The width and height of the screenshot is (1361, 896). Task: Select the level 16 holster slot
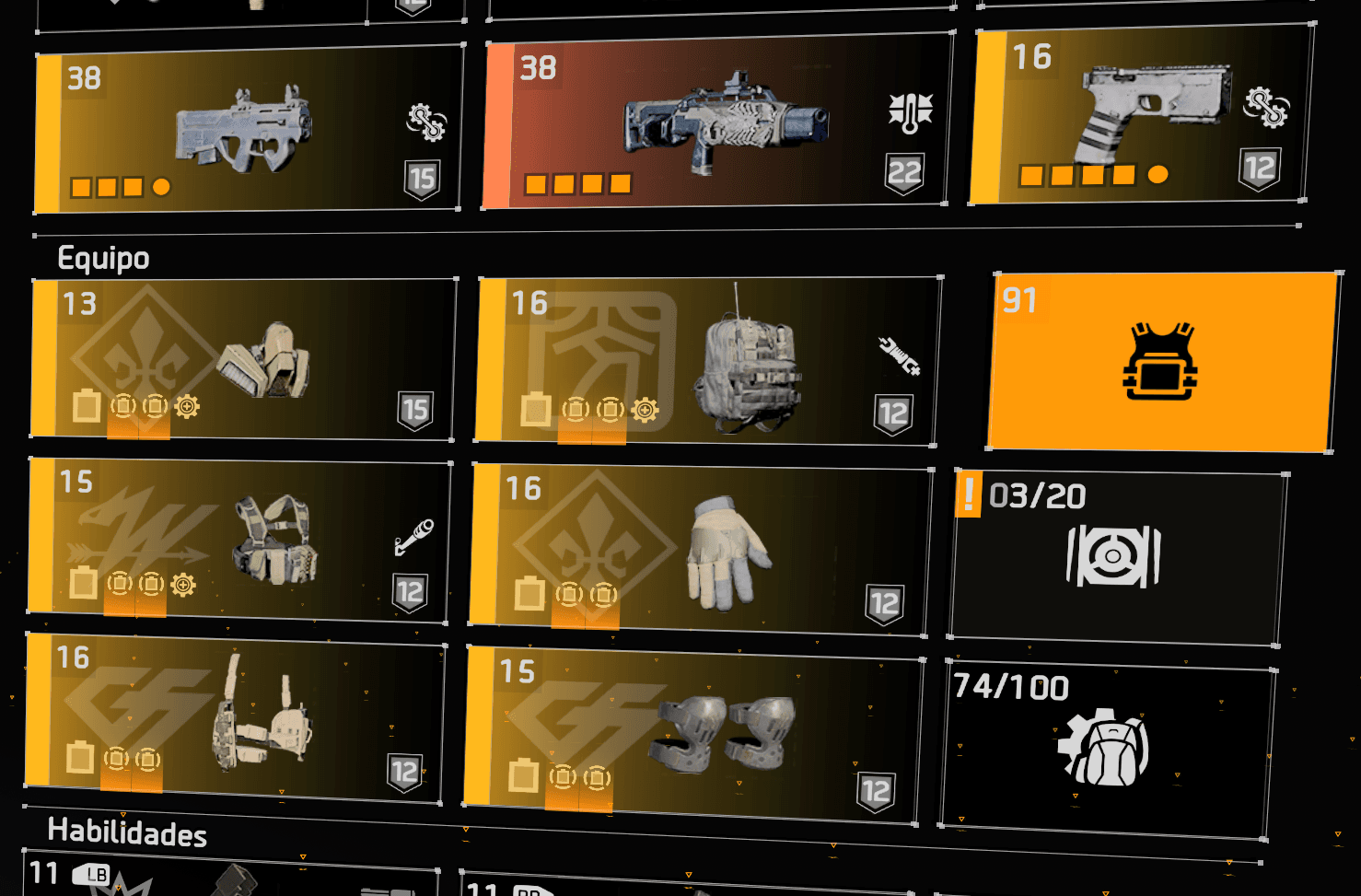coord(235,718)
